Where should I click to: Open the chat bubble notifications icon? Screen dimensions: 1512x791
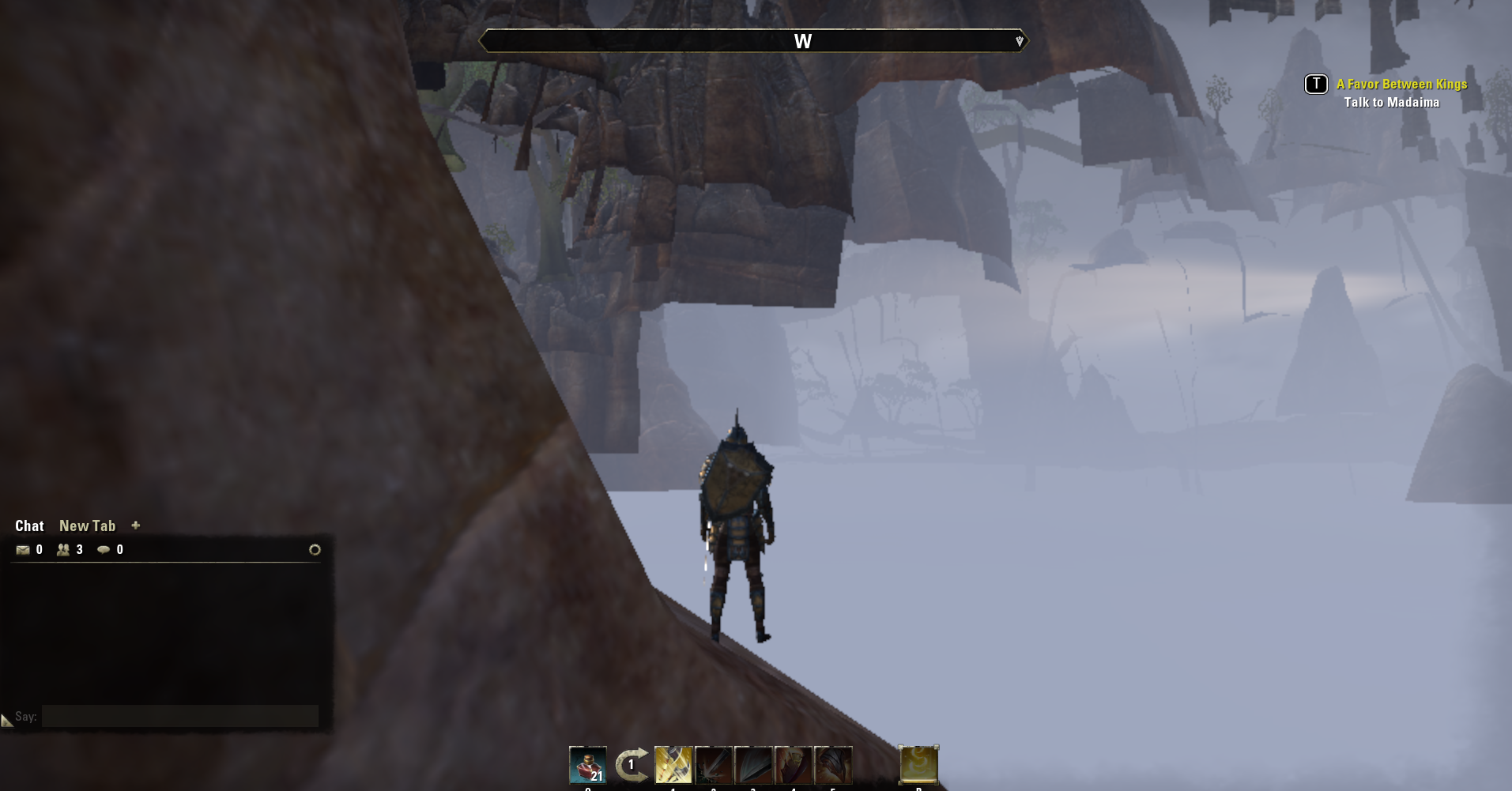[x=105, y=549]
